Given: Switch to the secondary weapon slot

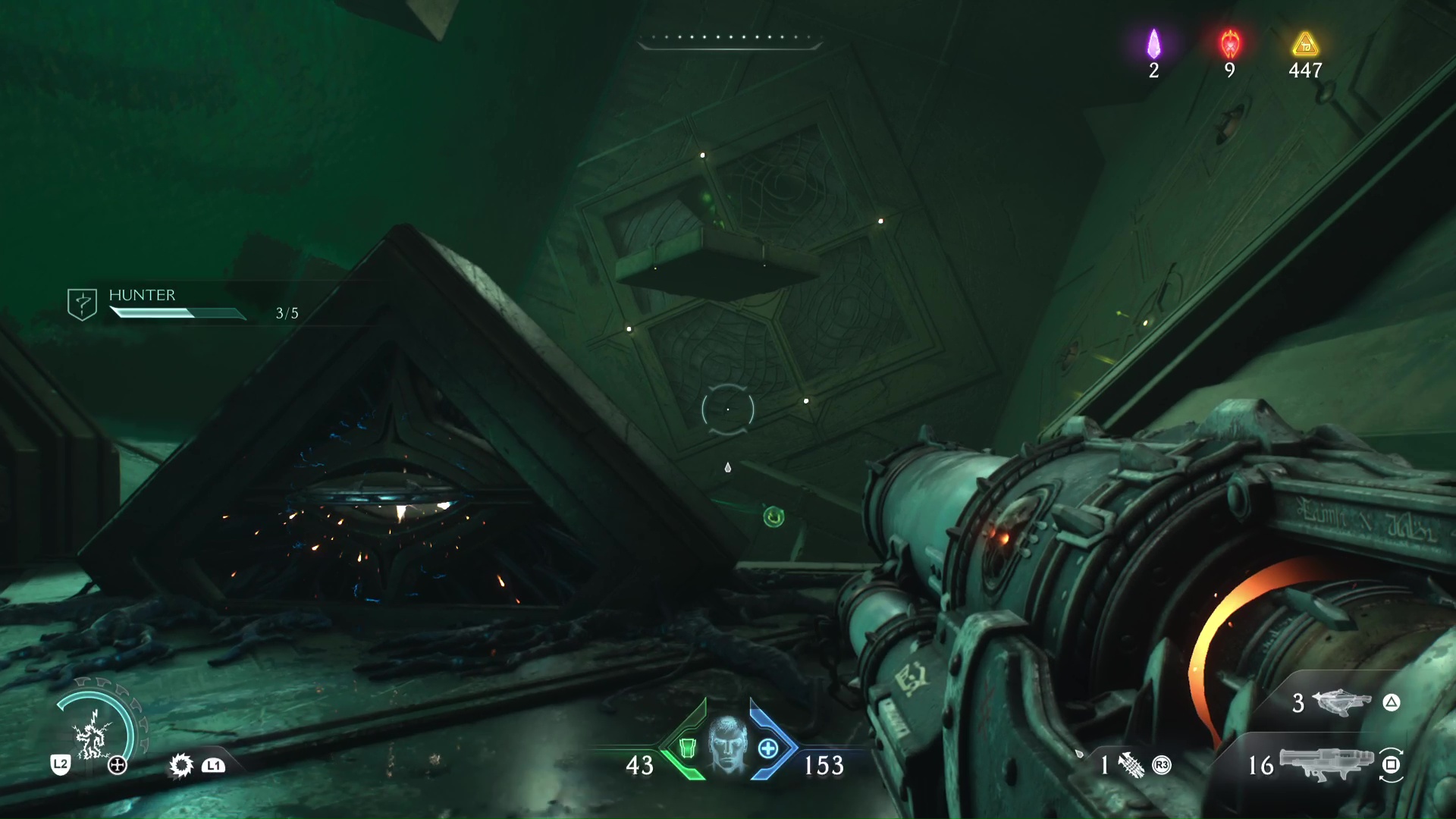Looking at the screenshot, I should click(1341, 703).
